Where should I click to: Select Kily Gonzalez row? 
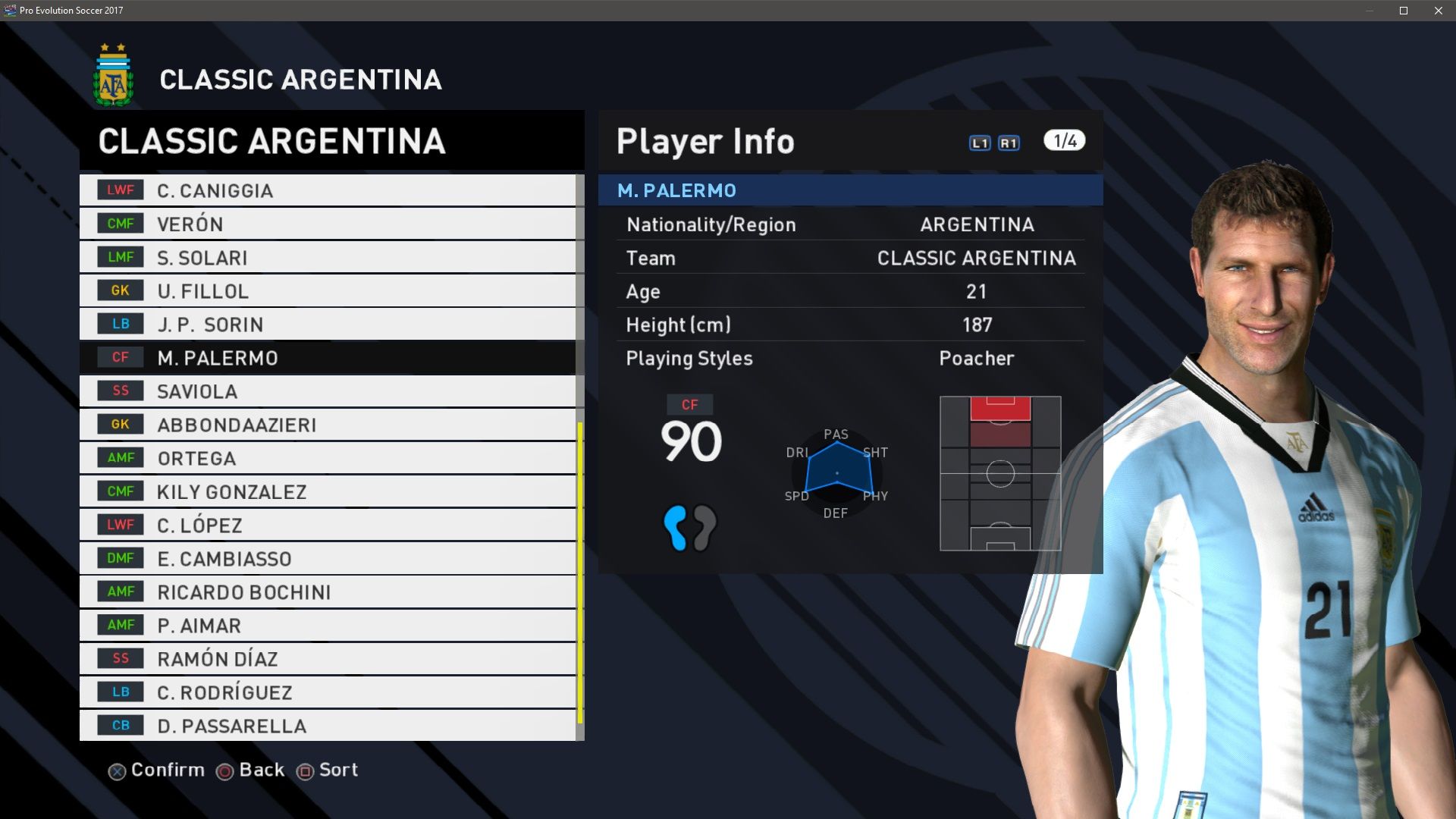point(326,491)
